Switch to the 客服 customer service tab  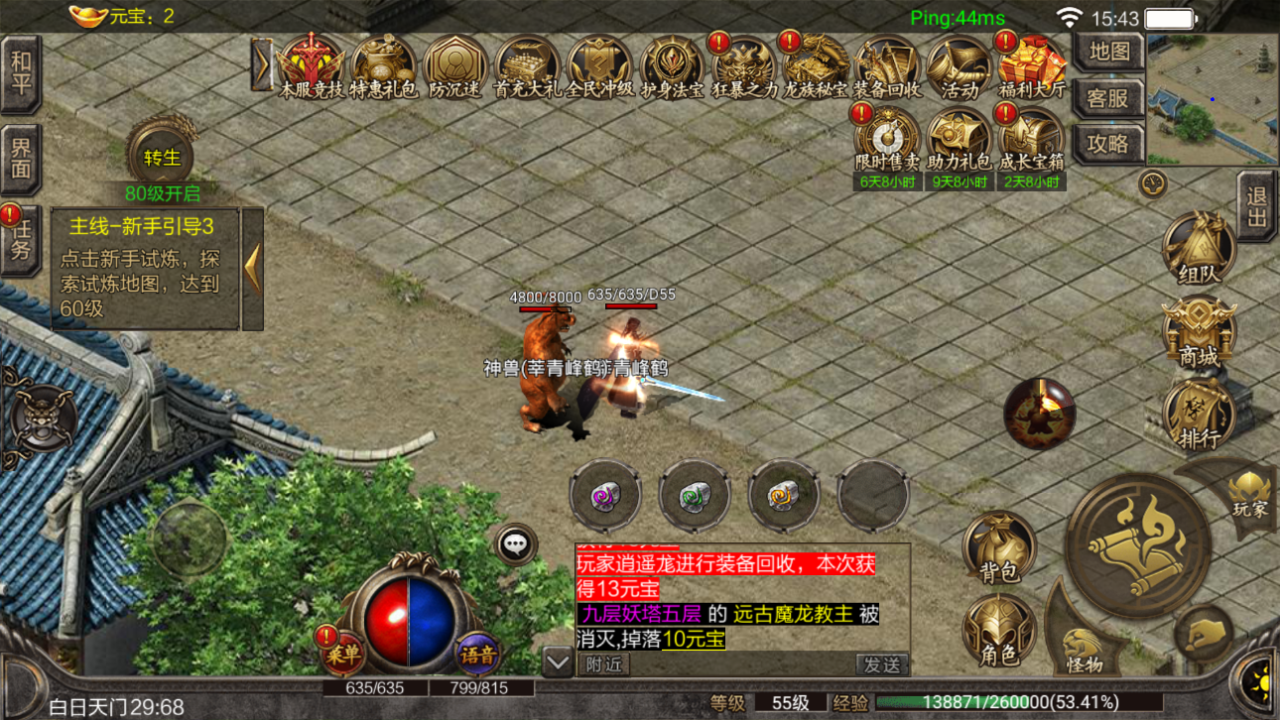(x=1109, y=100)
